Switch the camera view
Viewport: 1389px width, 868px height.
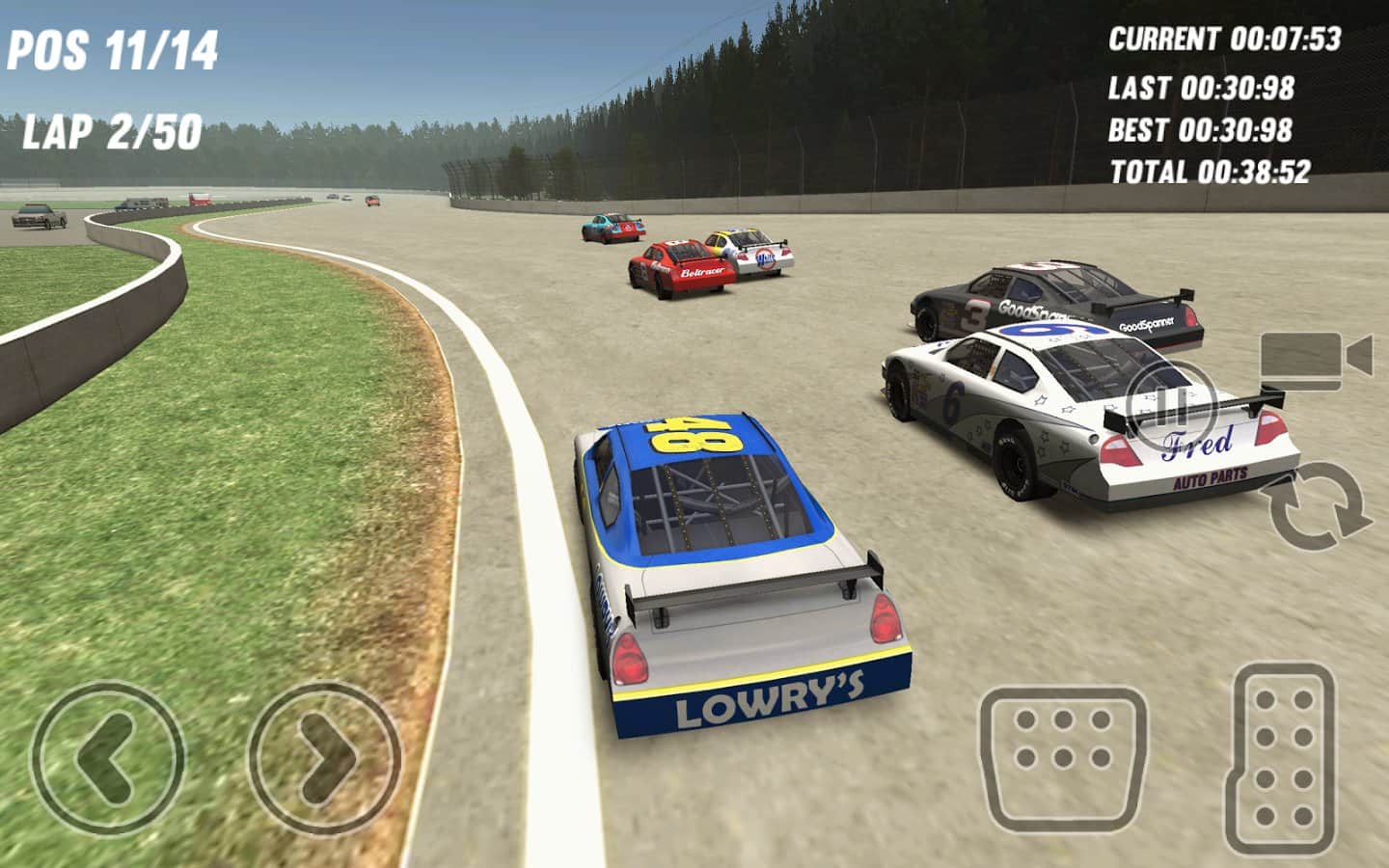pyautogui.click(x=1315, y=360)
